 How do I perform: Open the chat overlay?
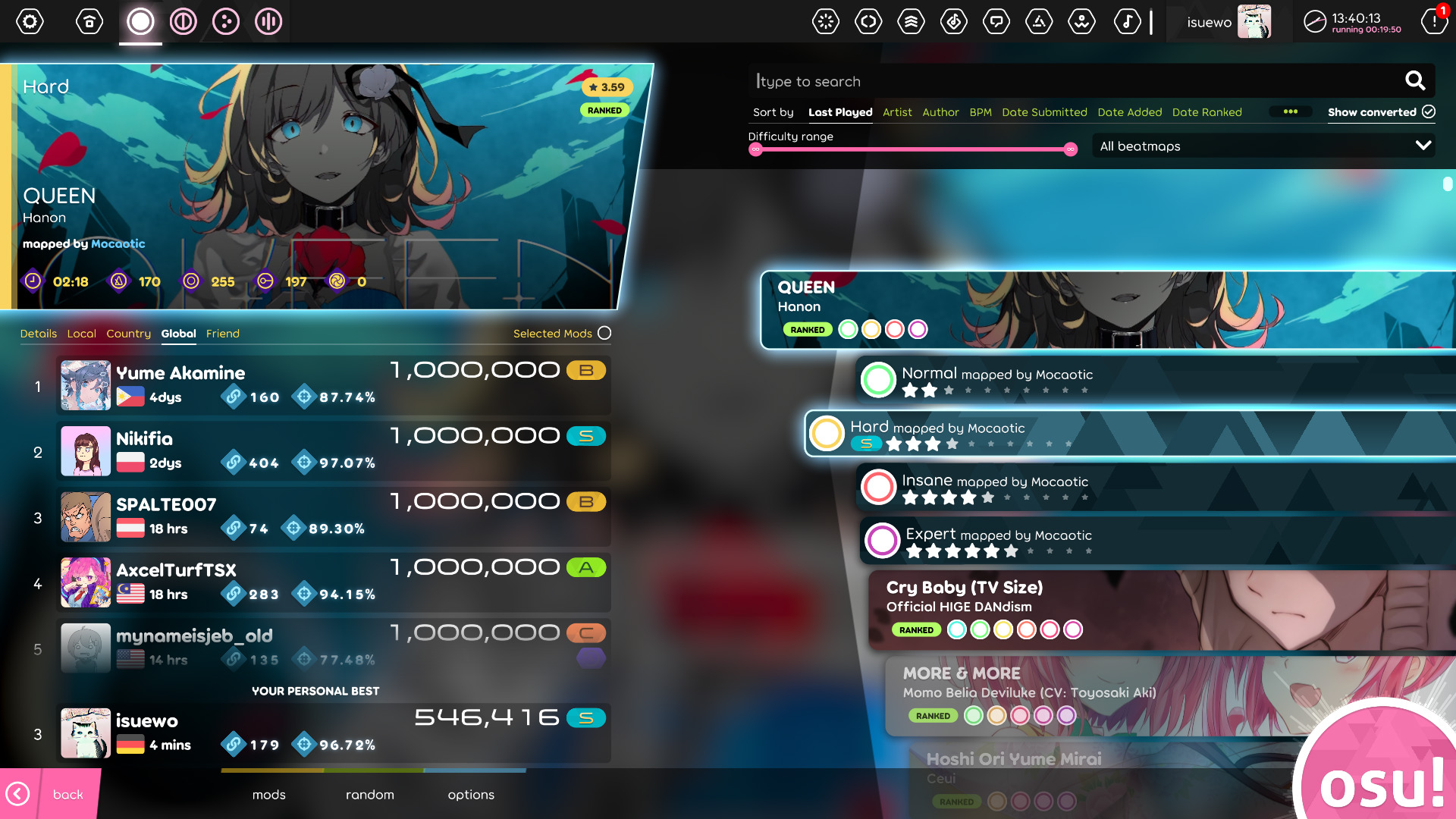[x=996, y=22]
